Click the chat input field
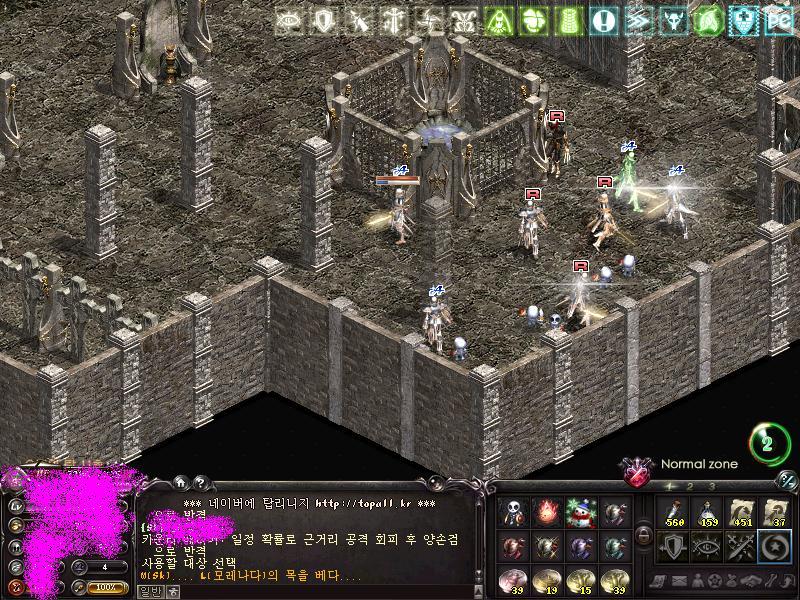800x600 pixels. click(300, 590)
